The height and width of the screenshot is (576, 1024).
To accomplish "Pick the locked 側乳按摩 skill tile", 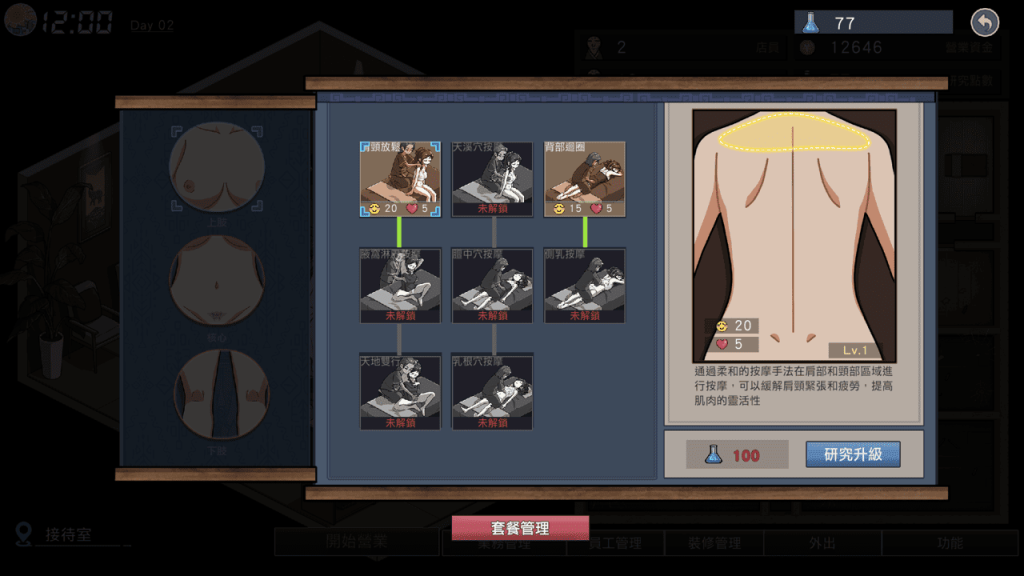I will click(584, 285).
